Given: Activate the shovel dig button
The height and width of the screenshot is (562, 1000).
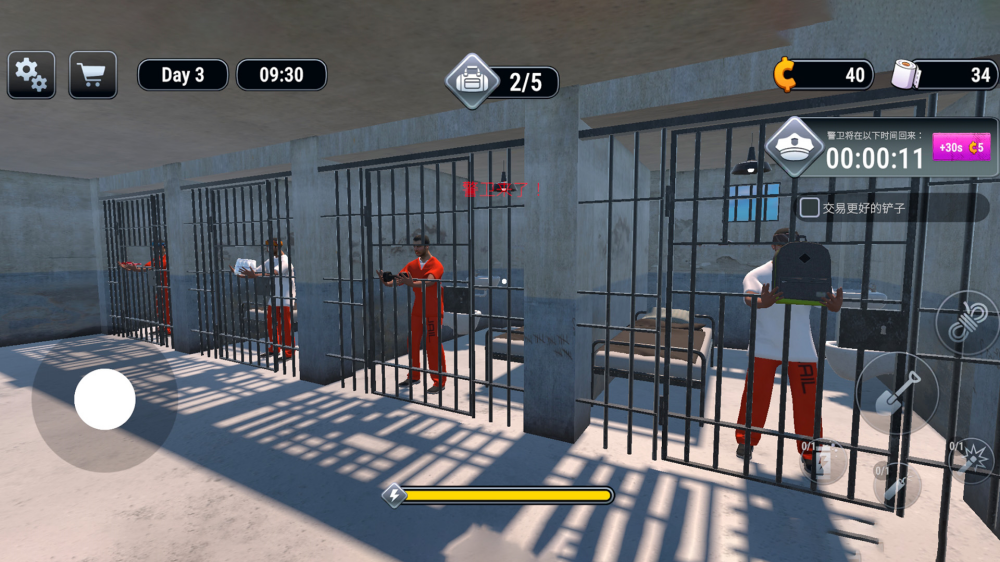Looking at the screenshot, I should [x=897, y=392].
